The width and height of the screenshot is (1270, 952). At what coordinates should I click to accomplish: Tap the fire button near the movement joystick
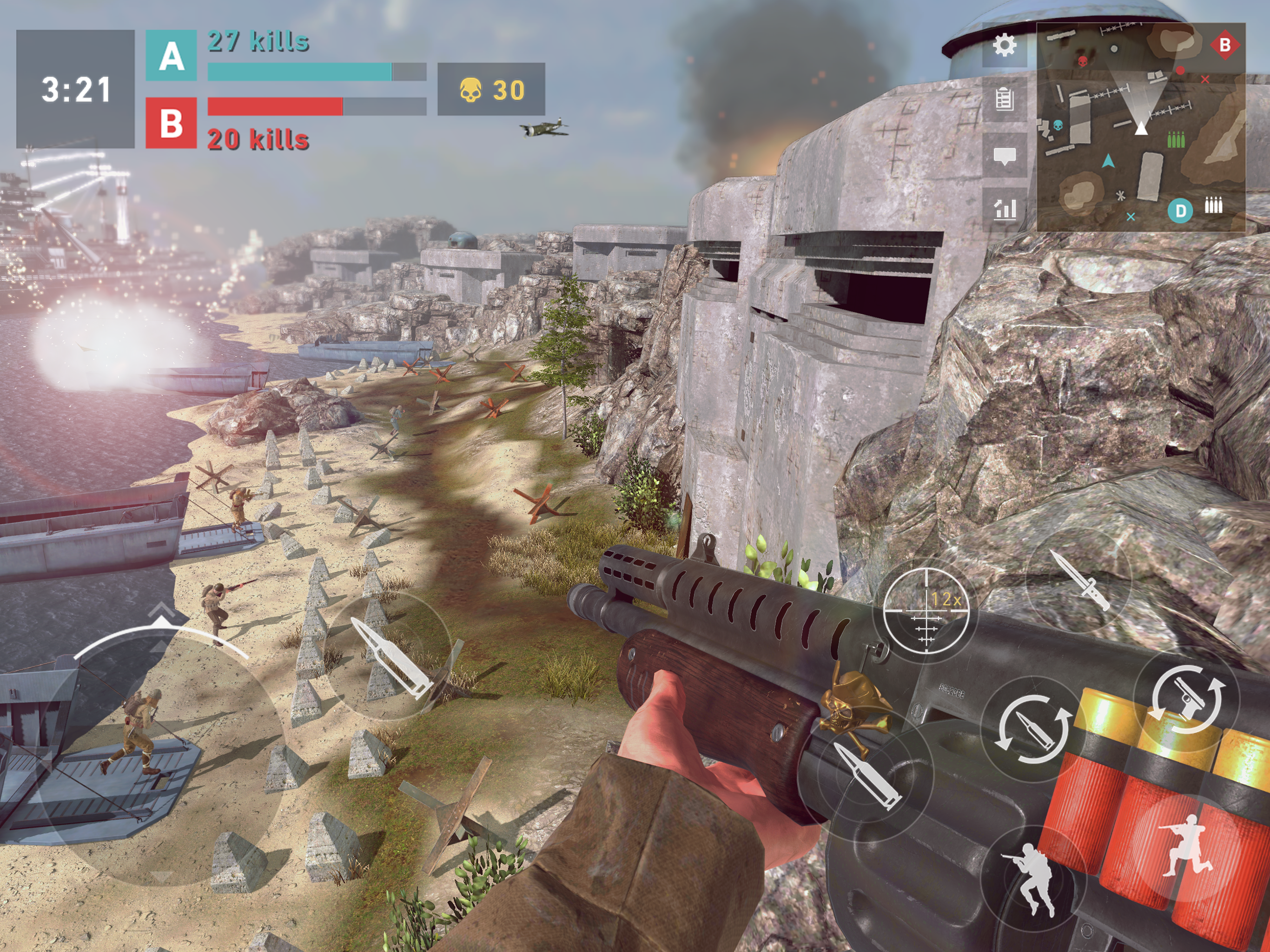[390, 657]
